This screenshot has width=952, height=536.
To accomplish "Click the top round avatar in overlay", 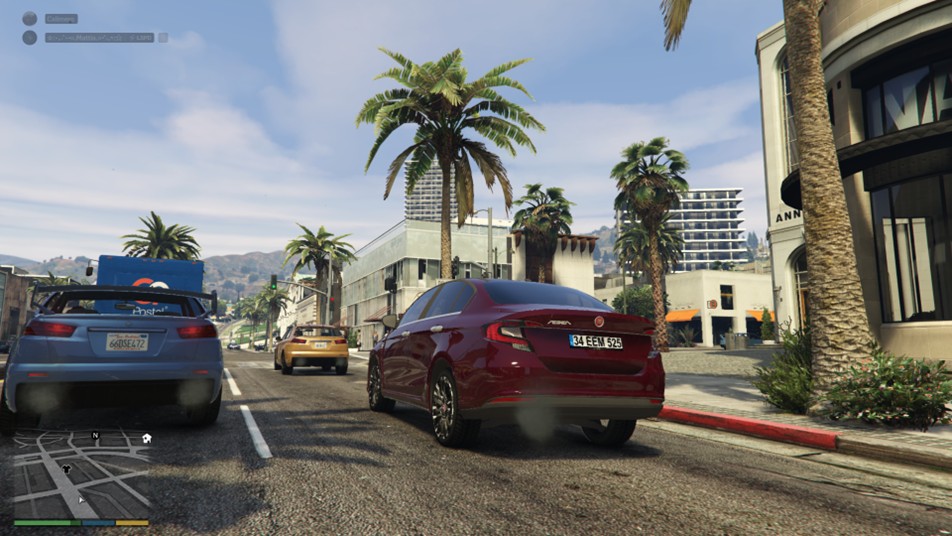I will (x=29, y=18).
